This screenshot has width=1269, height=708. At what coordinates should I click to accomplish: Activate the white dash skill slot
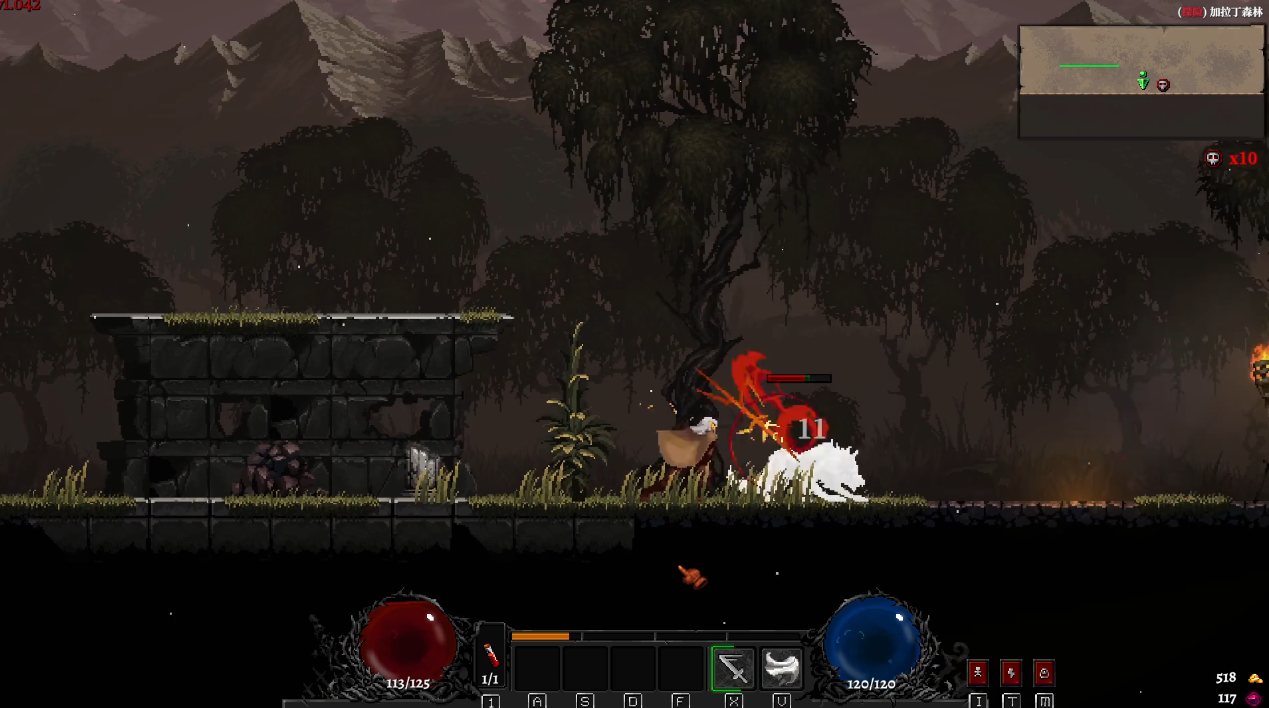[781, 667]
